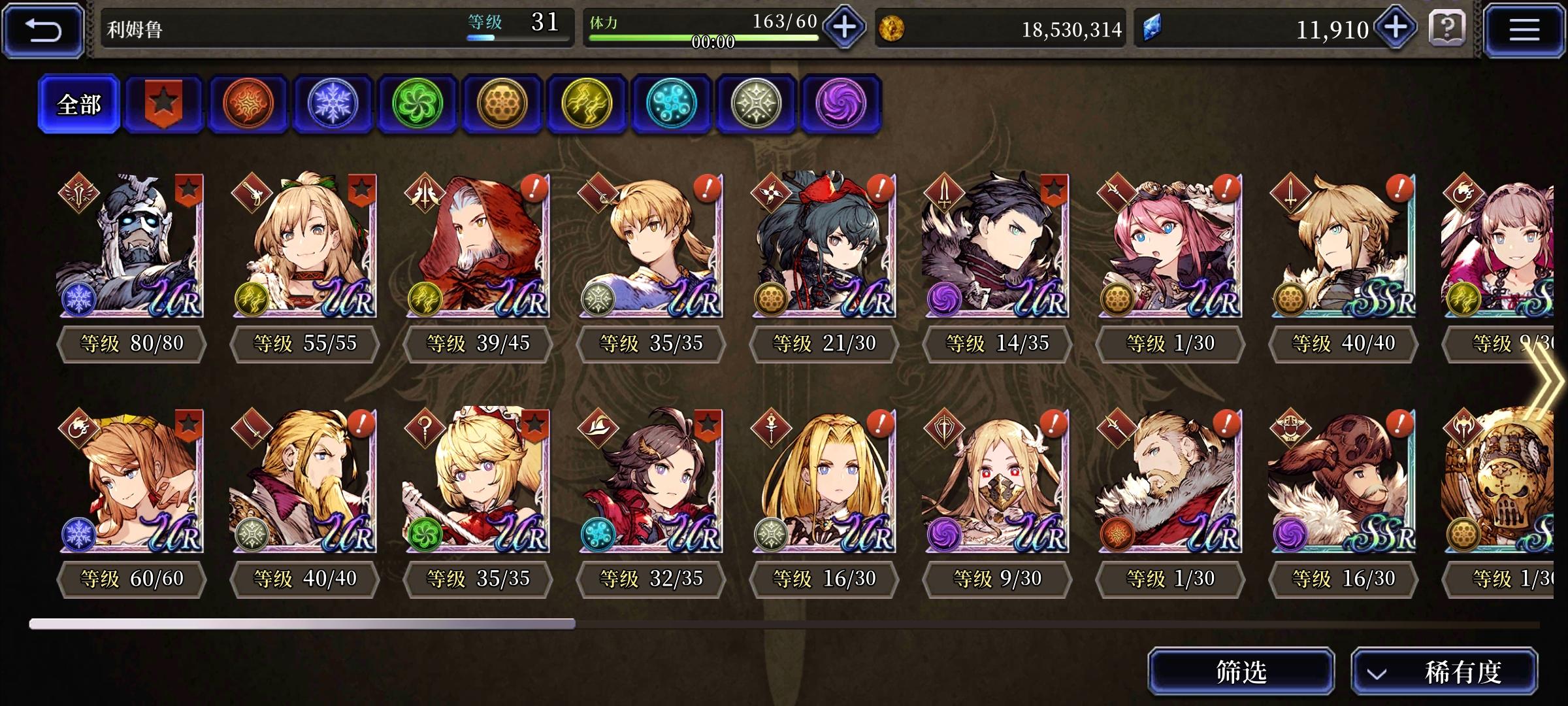Toggle the favorite-star filter next to 全部
The width and height of the screenshot is (1568, 706).
[x=163, y=105]
